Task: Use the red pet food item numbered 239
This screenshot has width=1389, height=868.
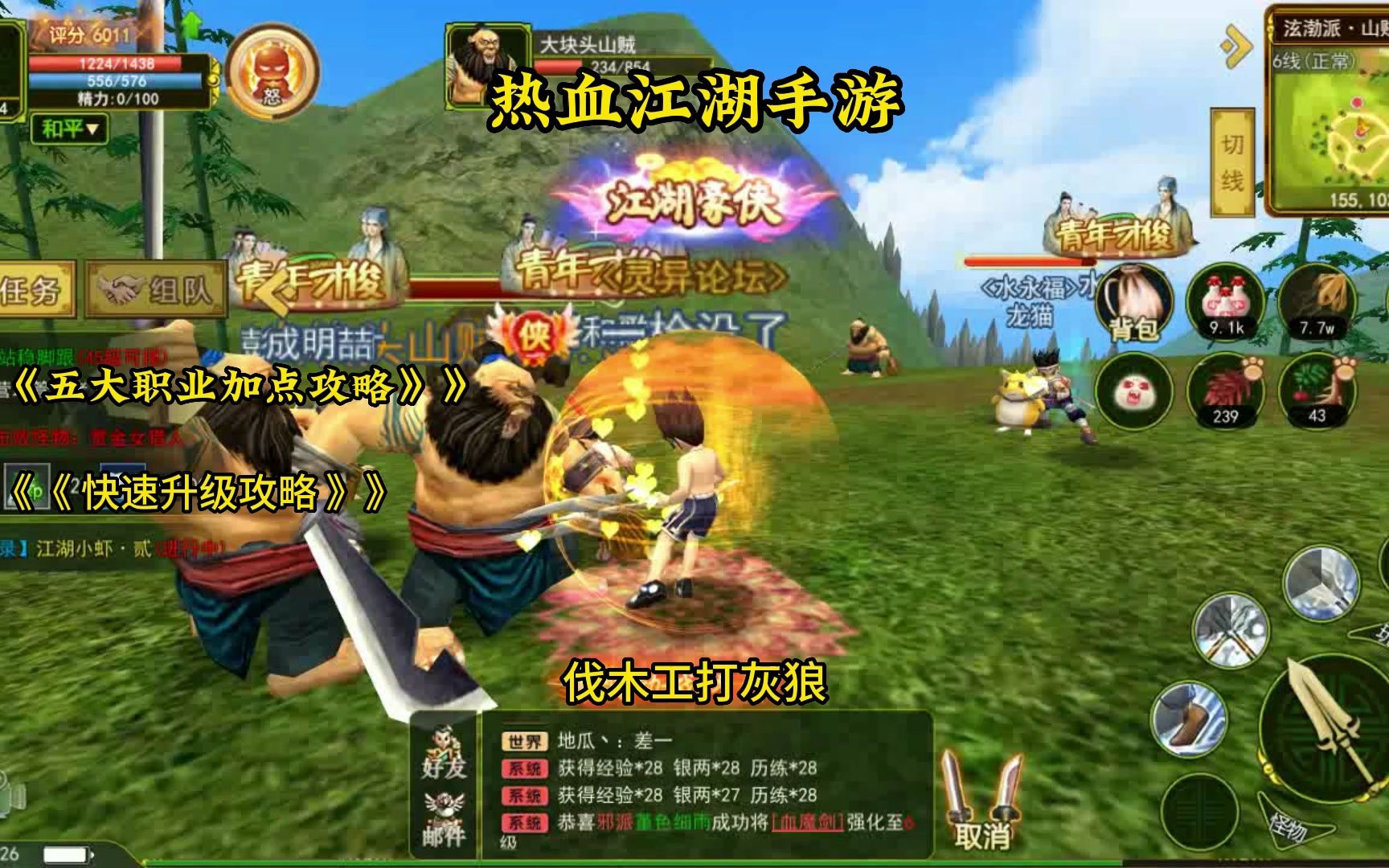Action: point(1225,391)
